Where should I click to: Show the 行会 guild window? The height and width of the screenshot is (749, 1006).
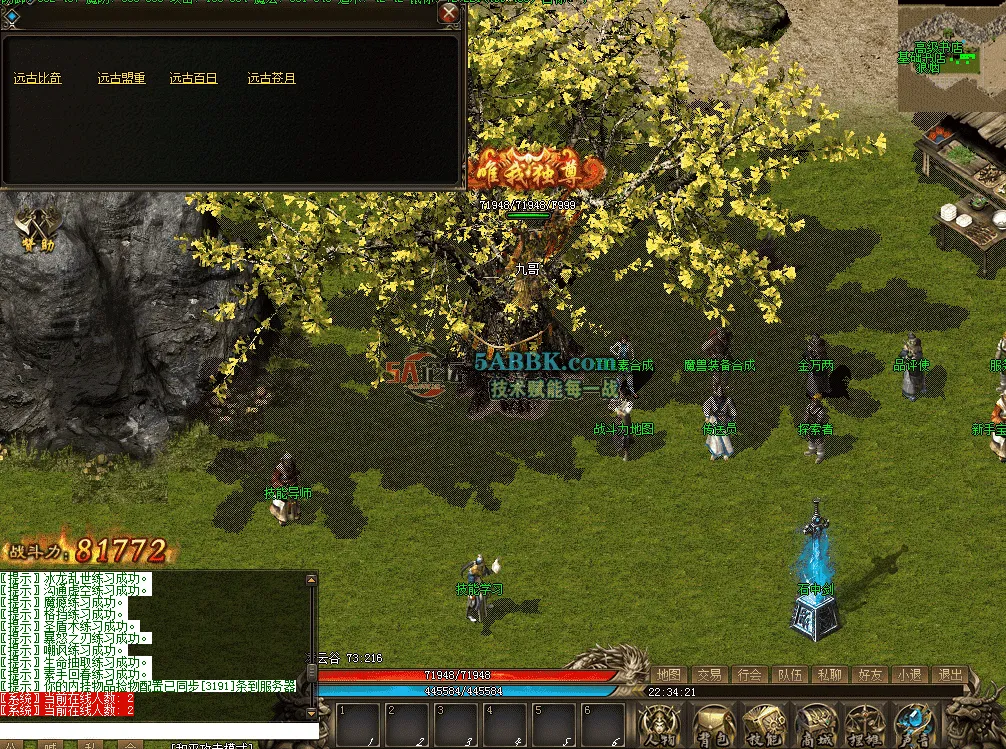click(749, 675)
